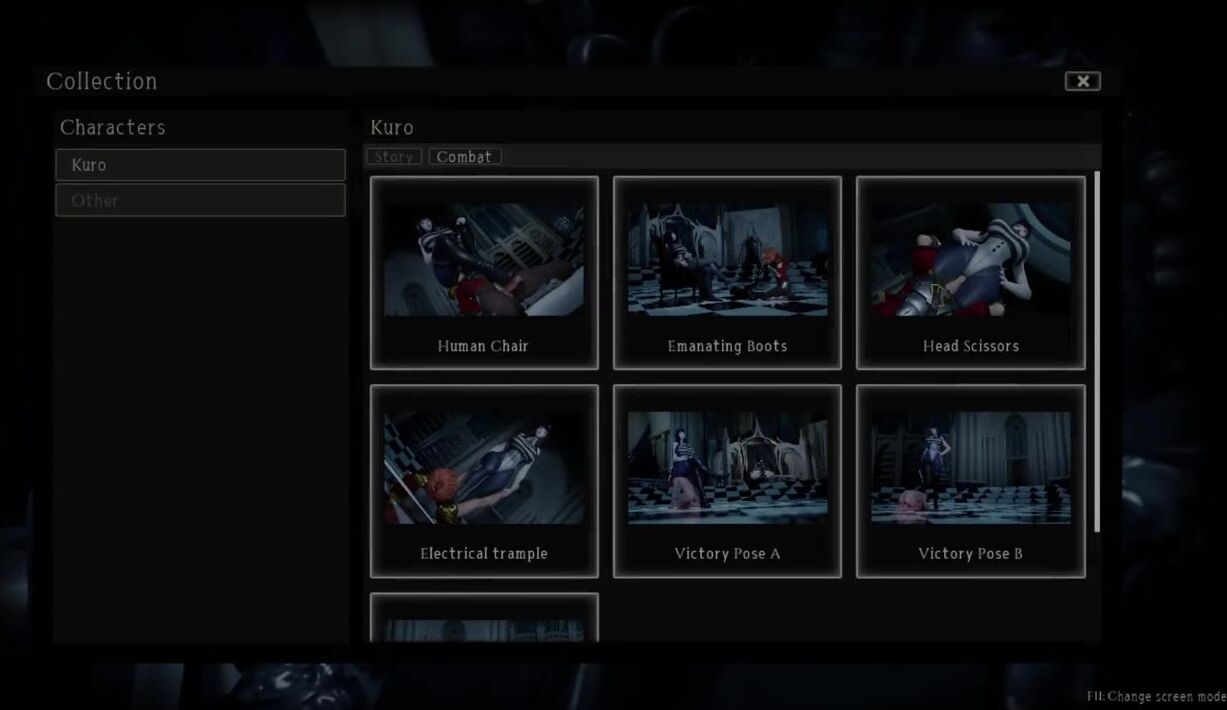This screenshot has height=710, width=1227.
Task: Open the Human Chair thumbnail
Action: coord(484,273)
